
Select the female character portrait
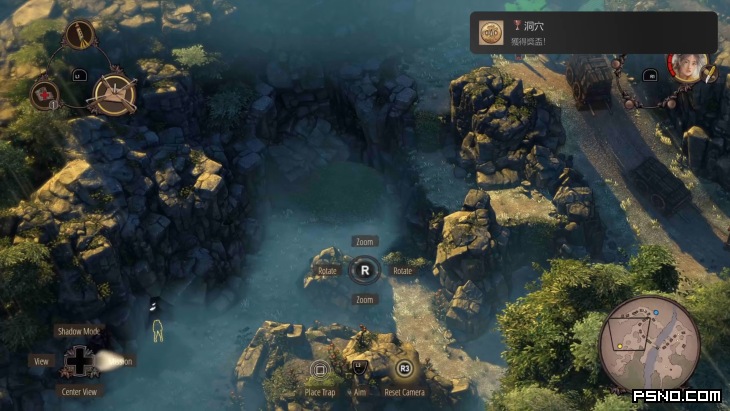686,68
